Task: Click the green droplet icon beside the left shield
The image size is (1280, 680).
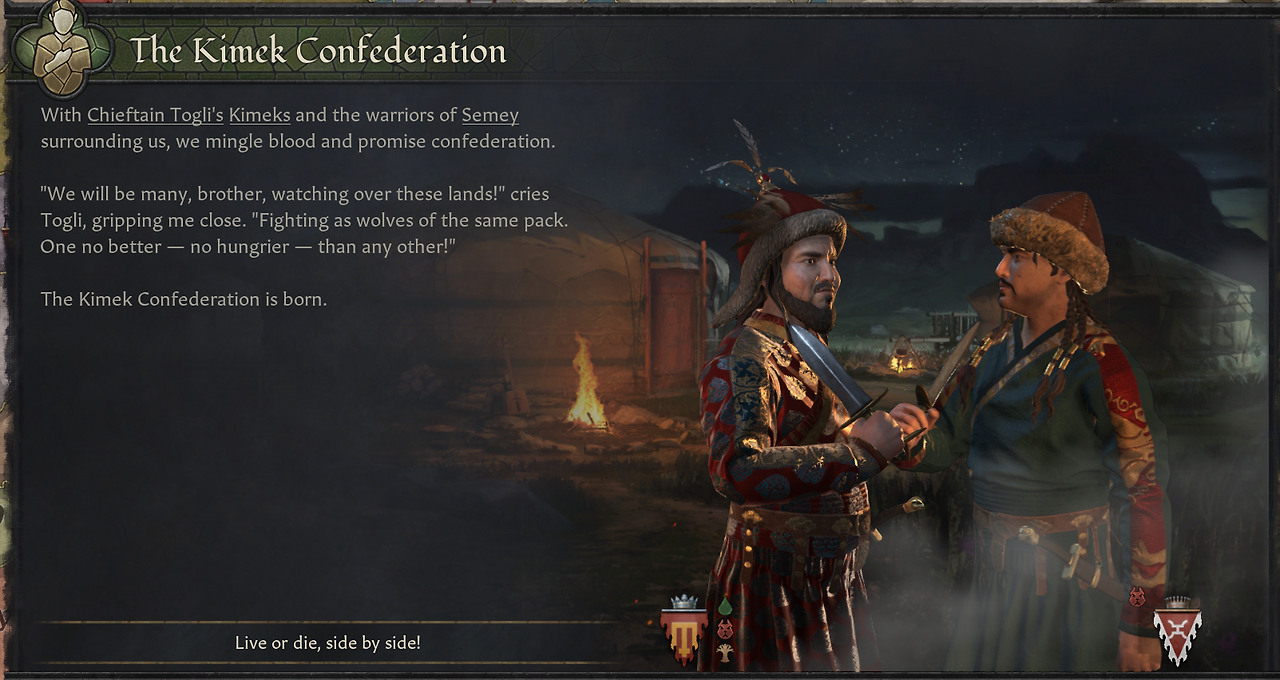Action: click(x=725, y=606)
